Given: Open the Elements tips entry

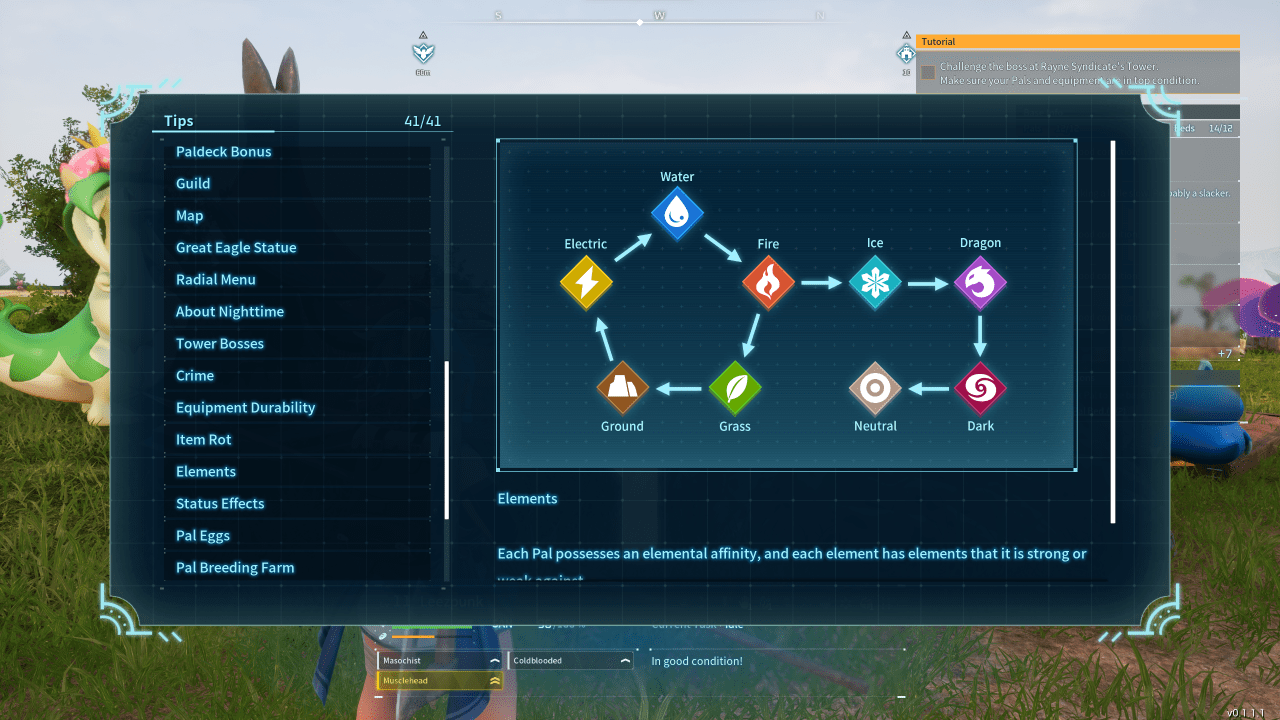Looking at the screenshot, I should pos(206,471).
